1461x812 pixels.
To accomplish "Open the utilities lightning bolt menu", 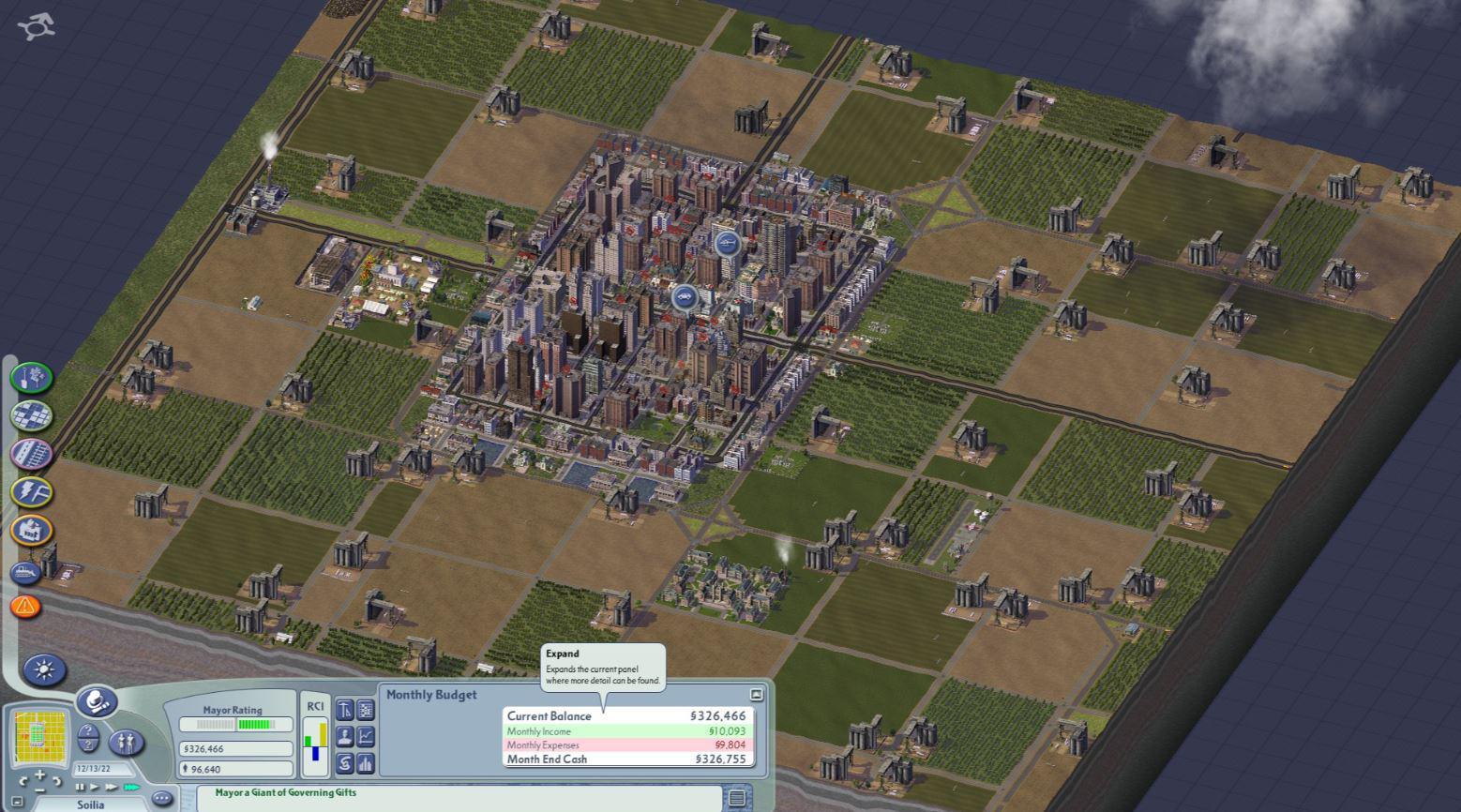I will point(32,492).
